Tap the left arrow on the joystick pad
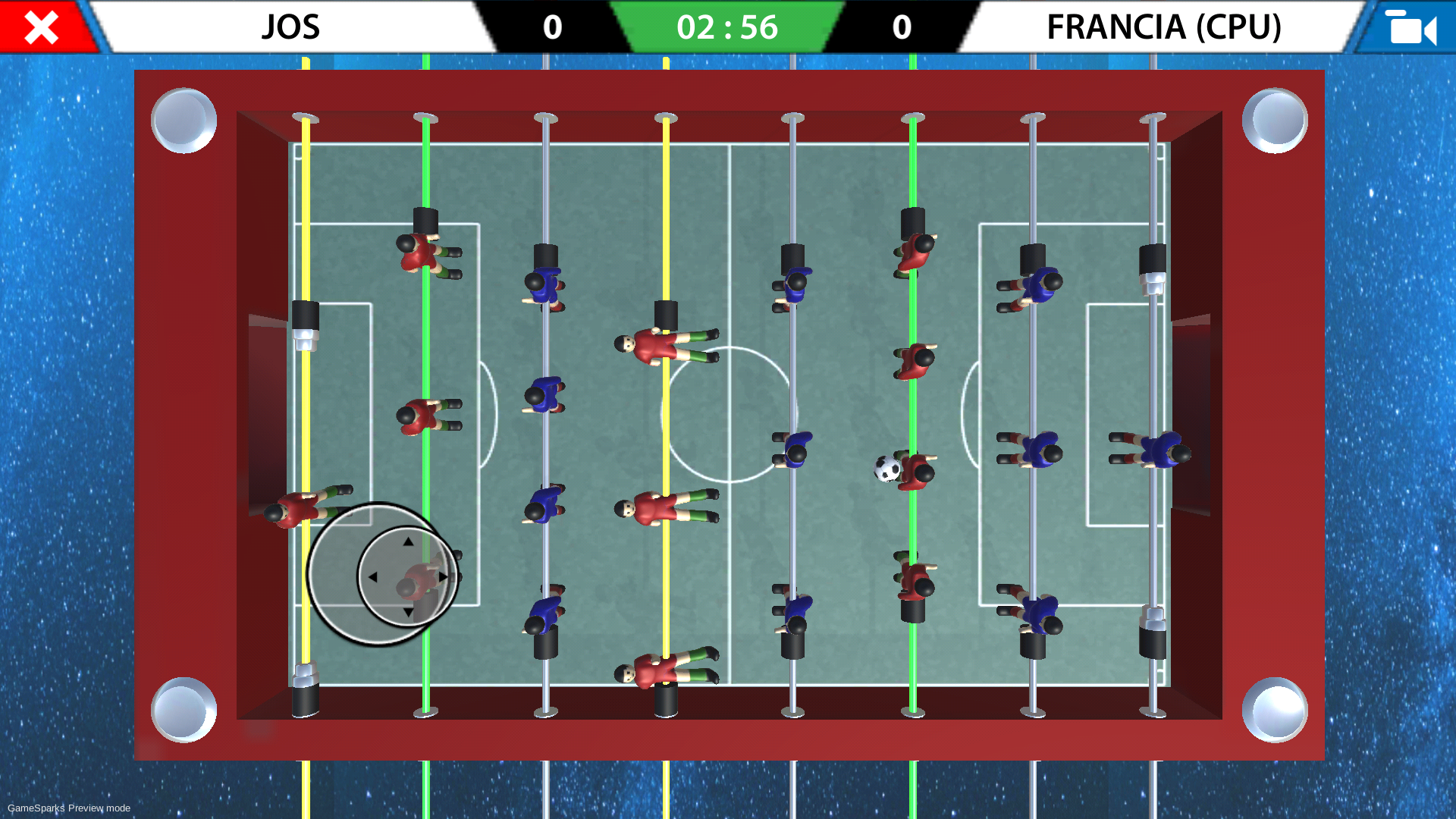The image size is (1456, 819). pyautogui.click(x=372, y=576)
